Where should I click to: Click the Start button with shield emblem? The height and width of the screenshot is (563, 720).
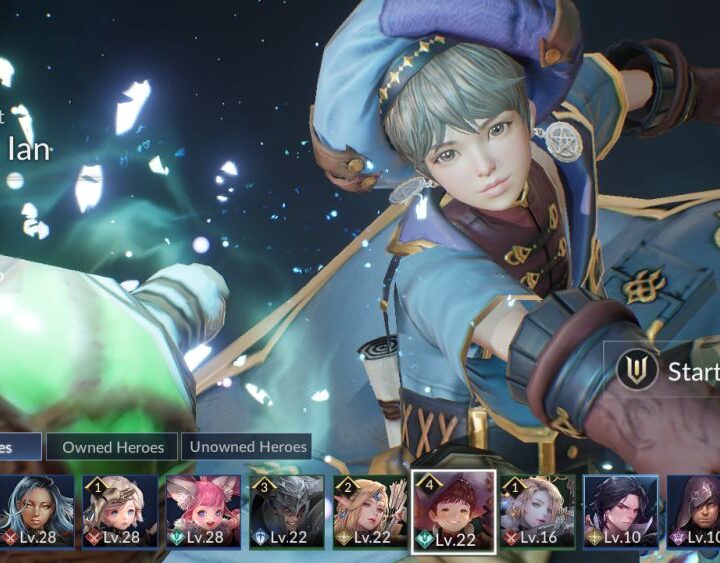pos(667,371)
